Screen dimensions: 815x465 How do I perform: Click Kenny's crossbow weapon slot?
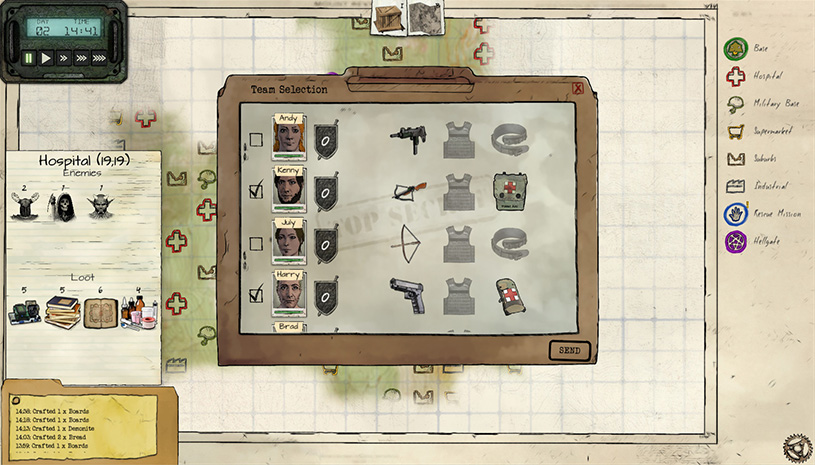[407, 188]
